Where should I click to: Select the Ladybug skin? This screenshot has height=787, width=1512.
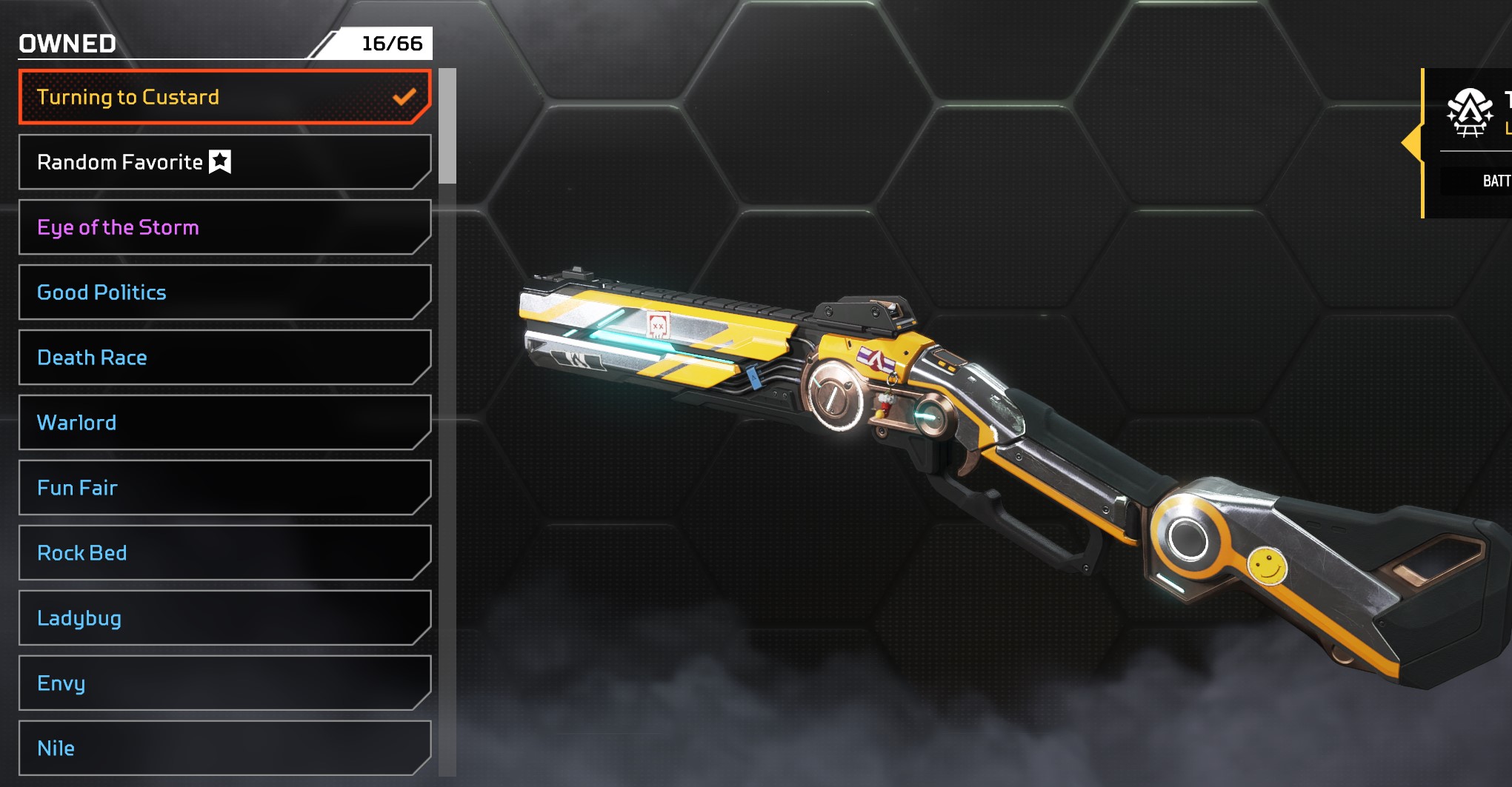click(x=224, y=618)
